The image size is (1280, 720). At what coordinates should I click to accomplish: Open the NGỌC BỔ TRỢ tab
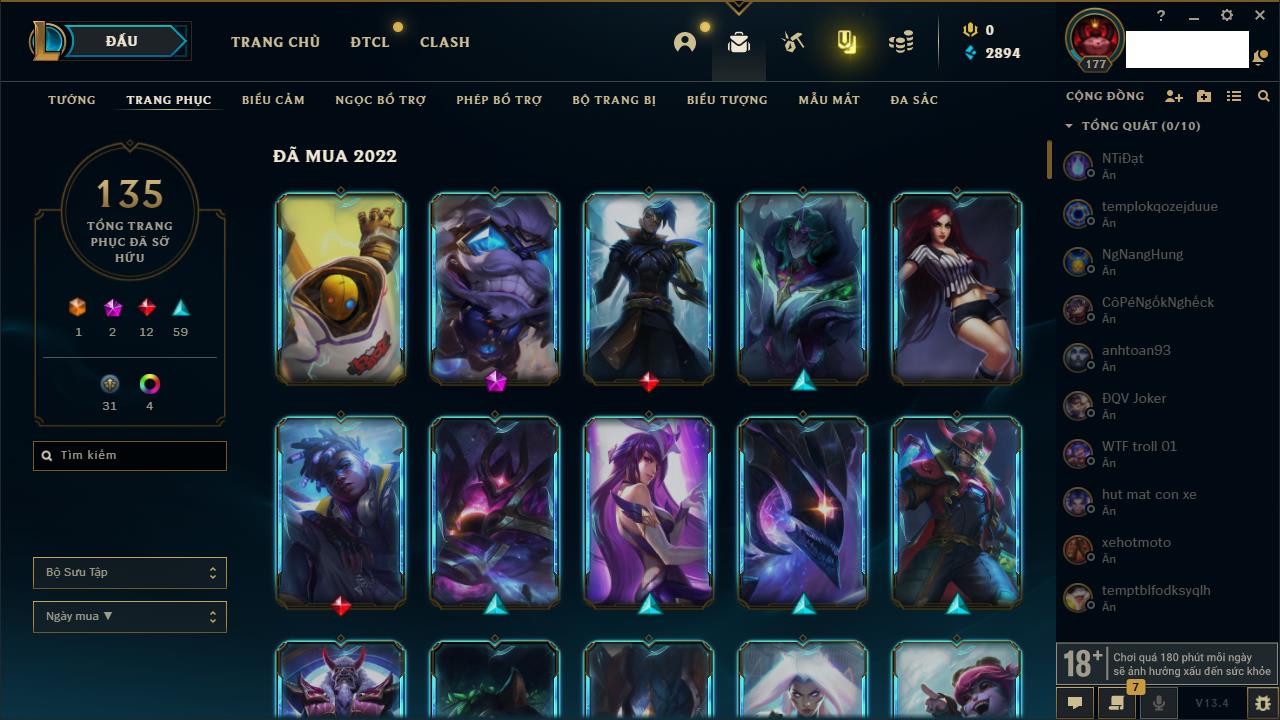point(380,100)
